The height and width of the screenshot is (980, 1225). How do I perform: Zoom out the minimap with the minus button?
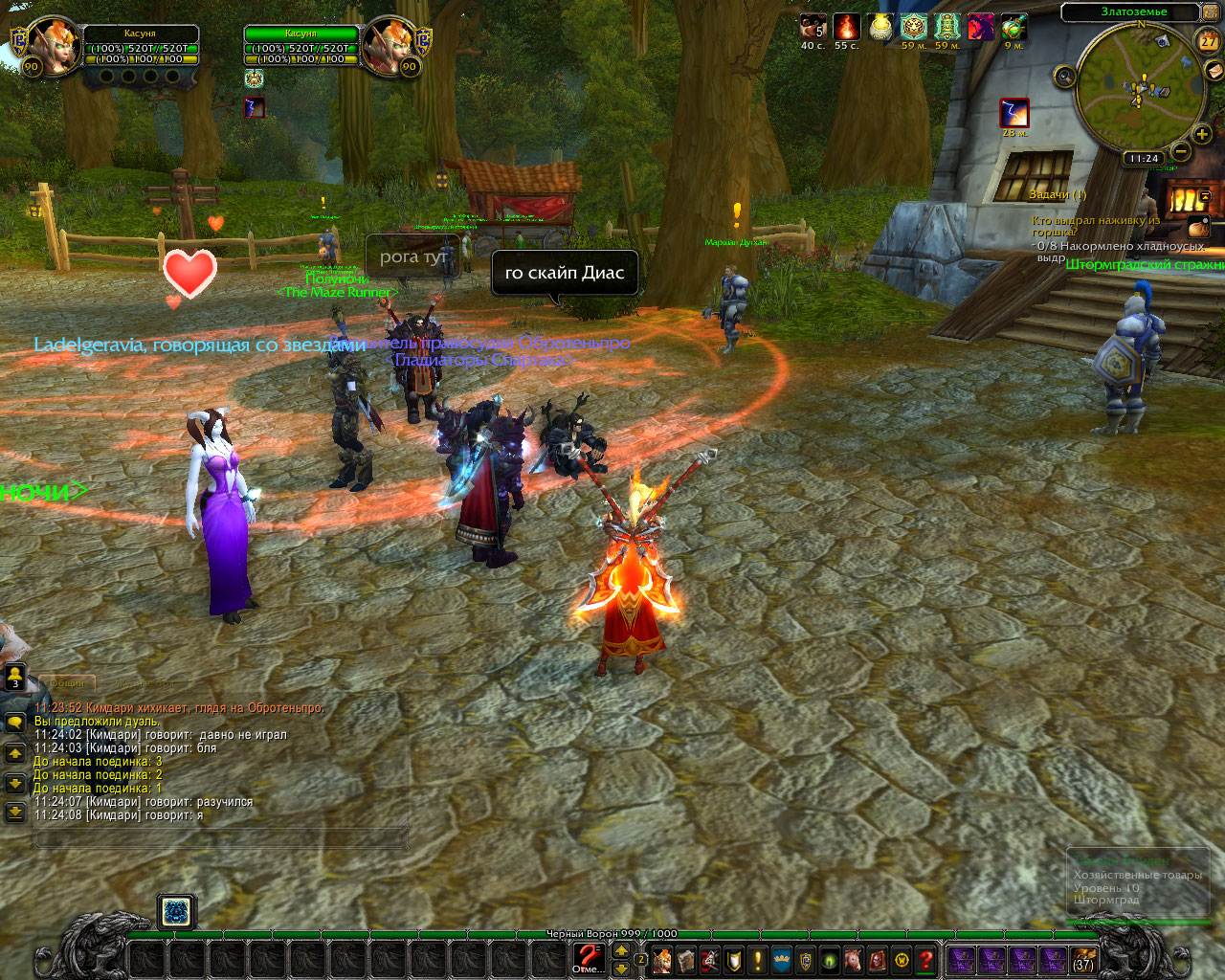[1181, 151]
